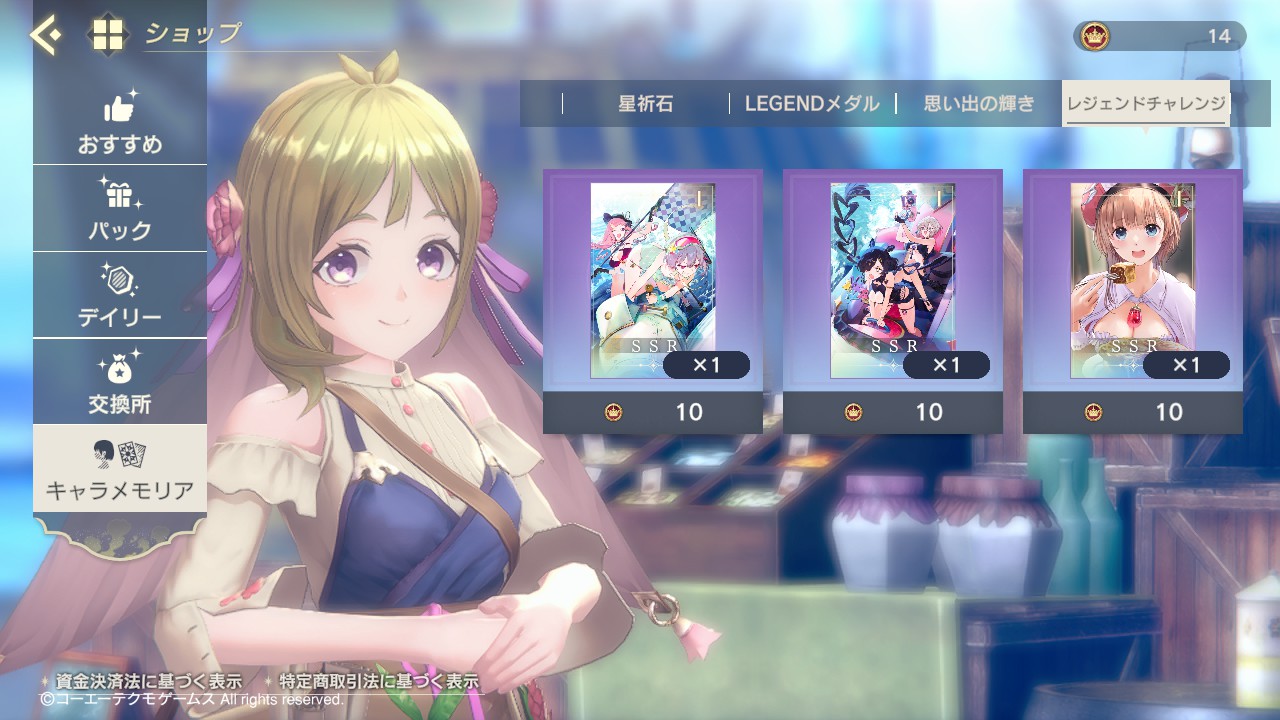Open the LEGENDメダル tab

coord(811,104)
